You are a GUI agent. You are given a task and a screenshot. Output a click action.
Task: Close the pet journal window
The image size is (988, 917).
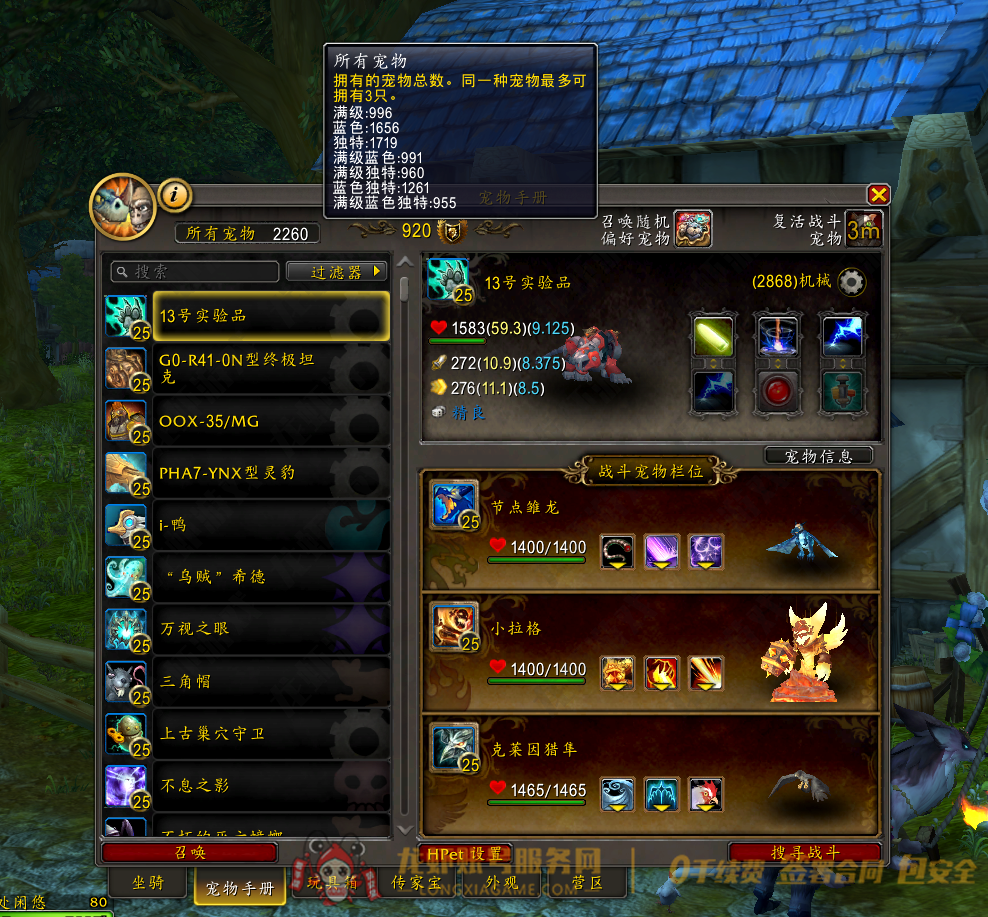(x=878, y=195)
